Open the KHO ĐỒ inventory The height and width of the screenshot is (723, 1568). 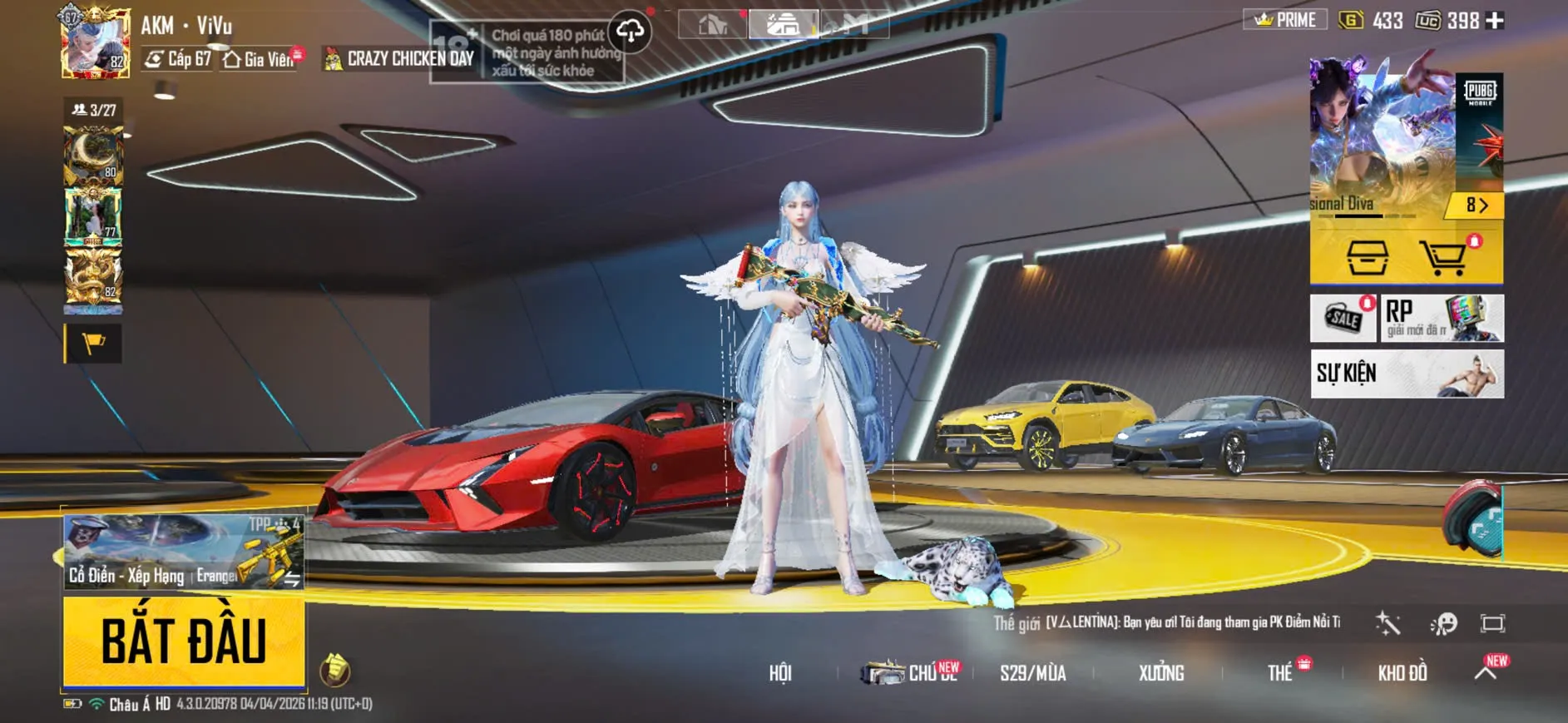[x=1402, y=673]
